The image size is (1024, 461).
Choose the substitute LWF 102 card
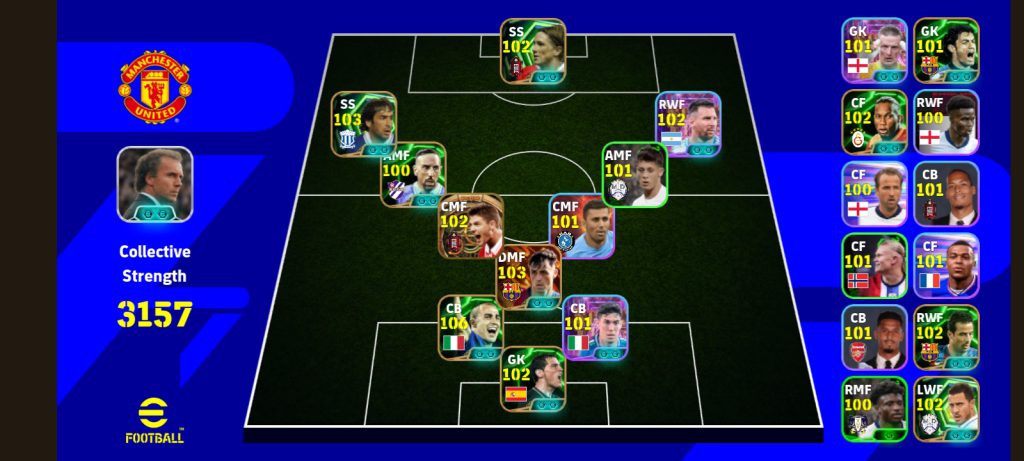click(x=946, y=409)
